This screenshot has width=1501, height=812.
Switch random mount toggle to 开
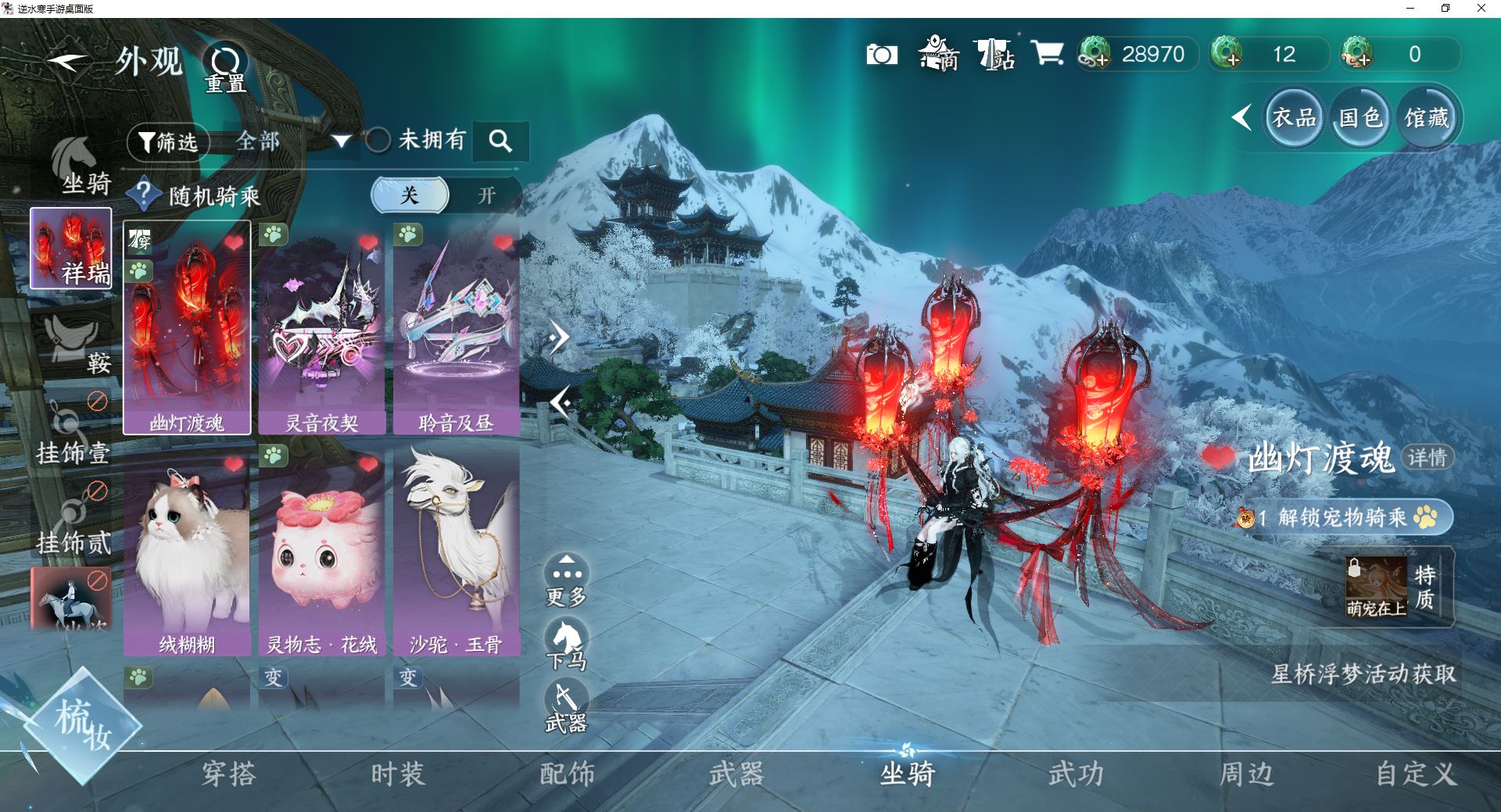pyautogui.click(x=486, y=195)
